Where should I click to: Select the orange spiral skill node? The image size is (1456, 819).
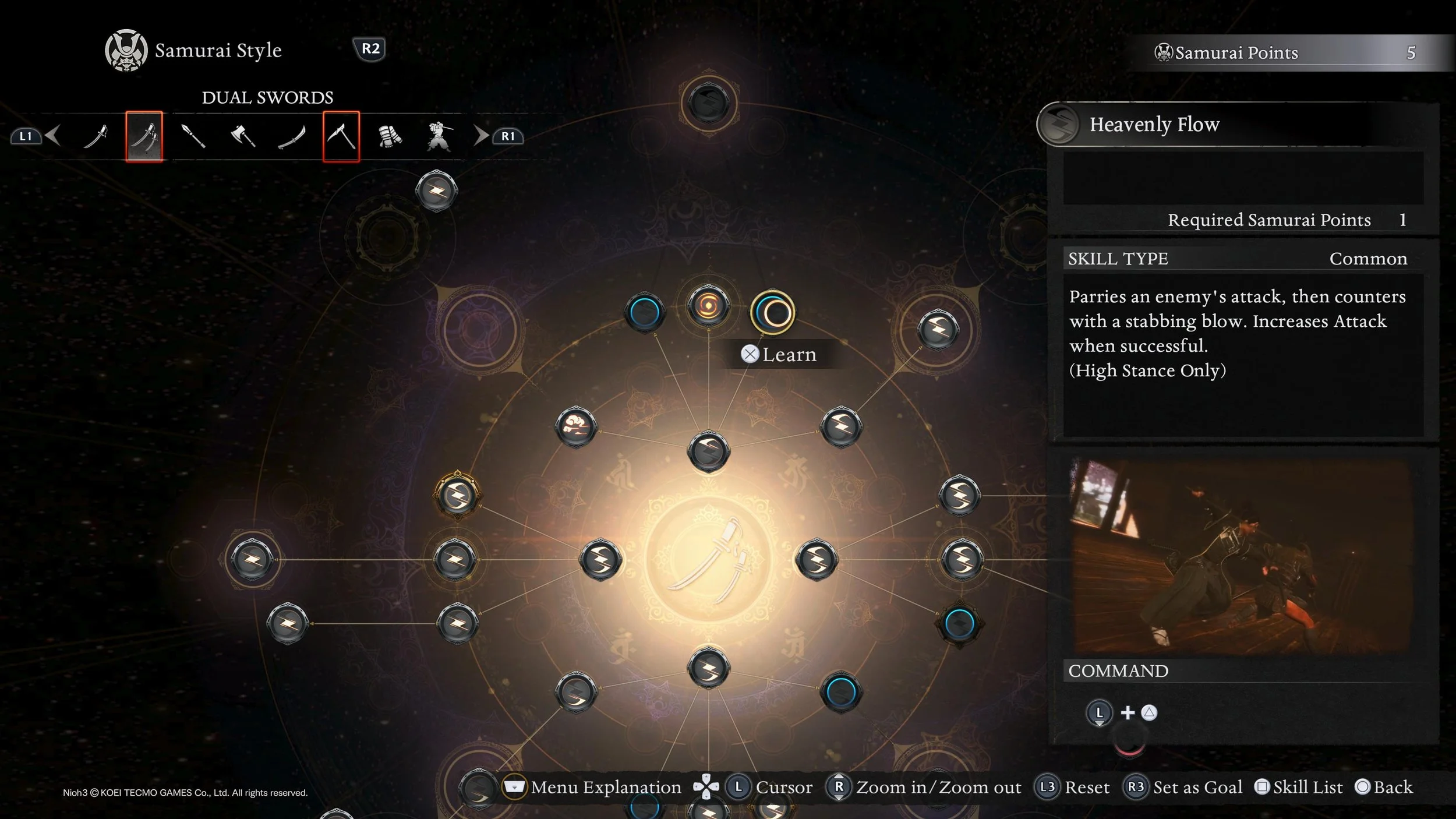pos(708,305)
